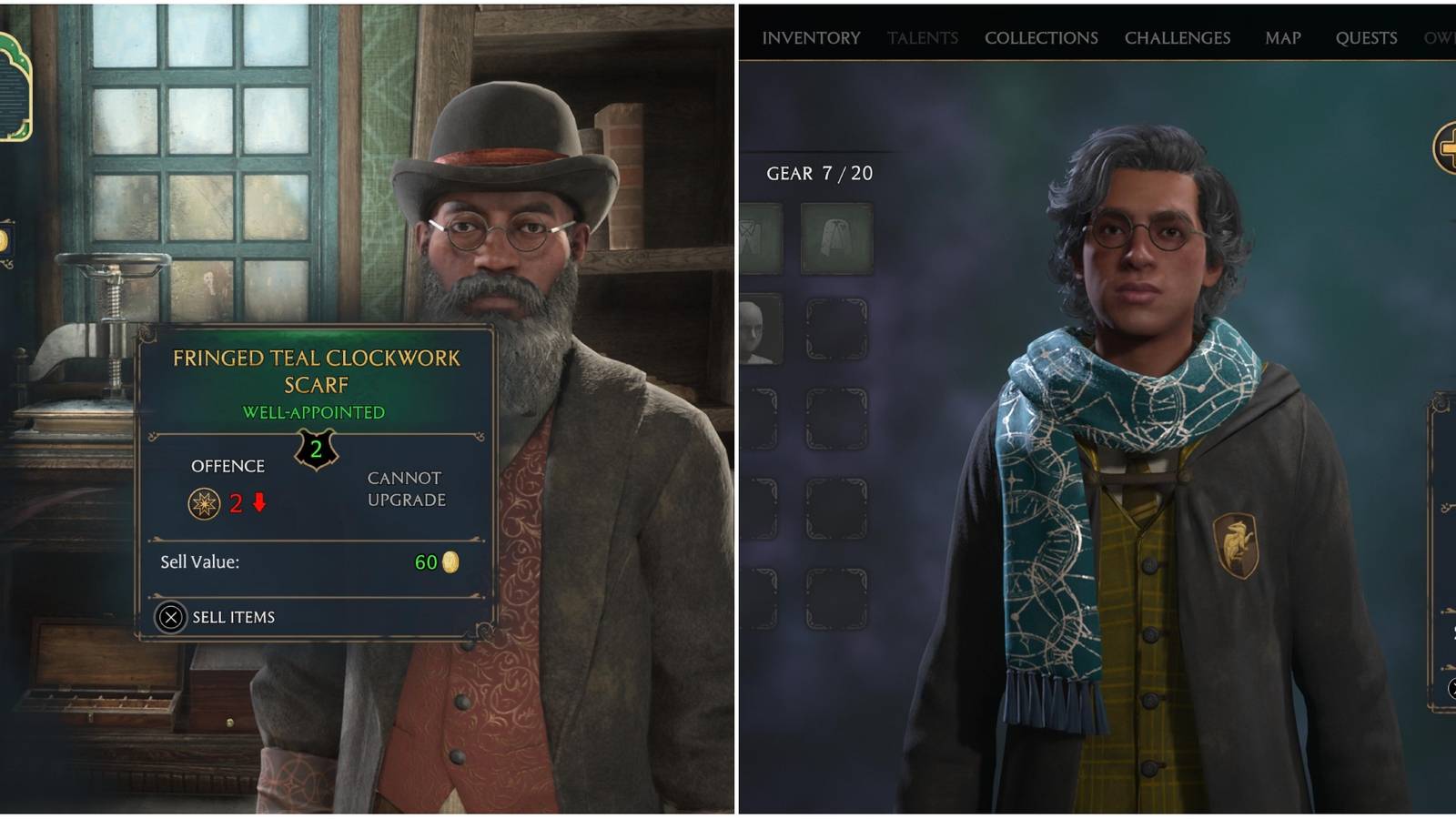Open the Challenges tab
1456x819 pixels.
(x=1177, y=38)
